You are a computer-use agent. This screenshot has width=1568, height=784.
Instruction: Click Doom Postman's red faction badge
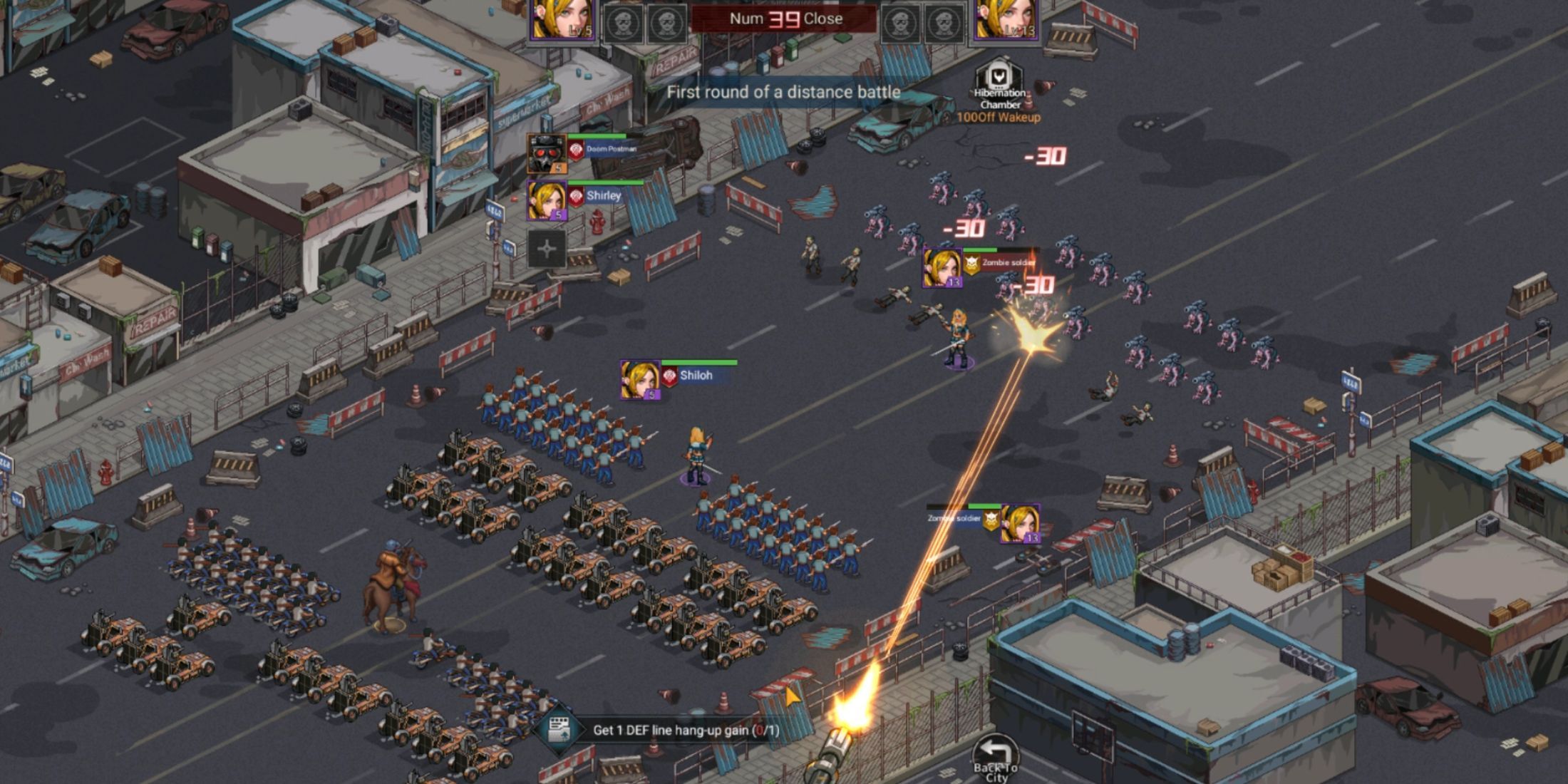(x=576, y=150)
